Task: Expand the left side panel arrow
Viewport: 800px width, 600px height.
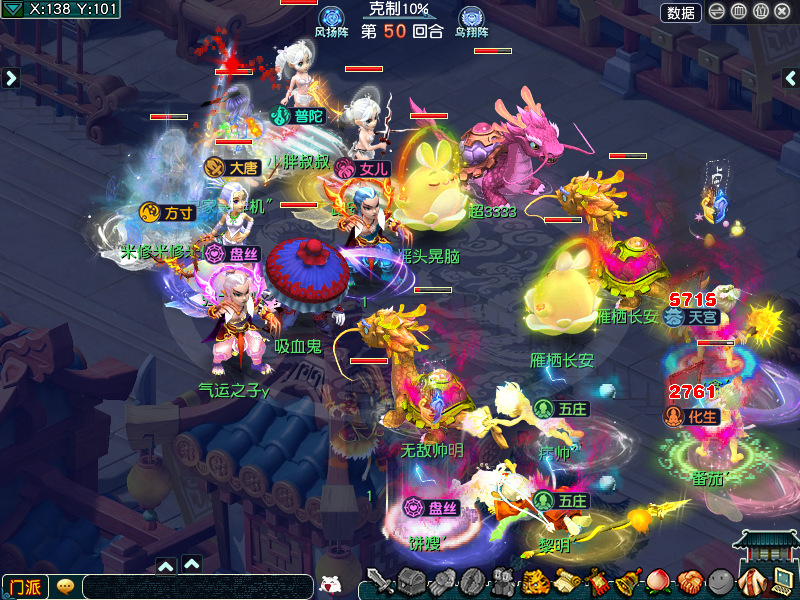Action: (11, 78)
